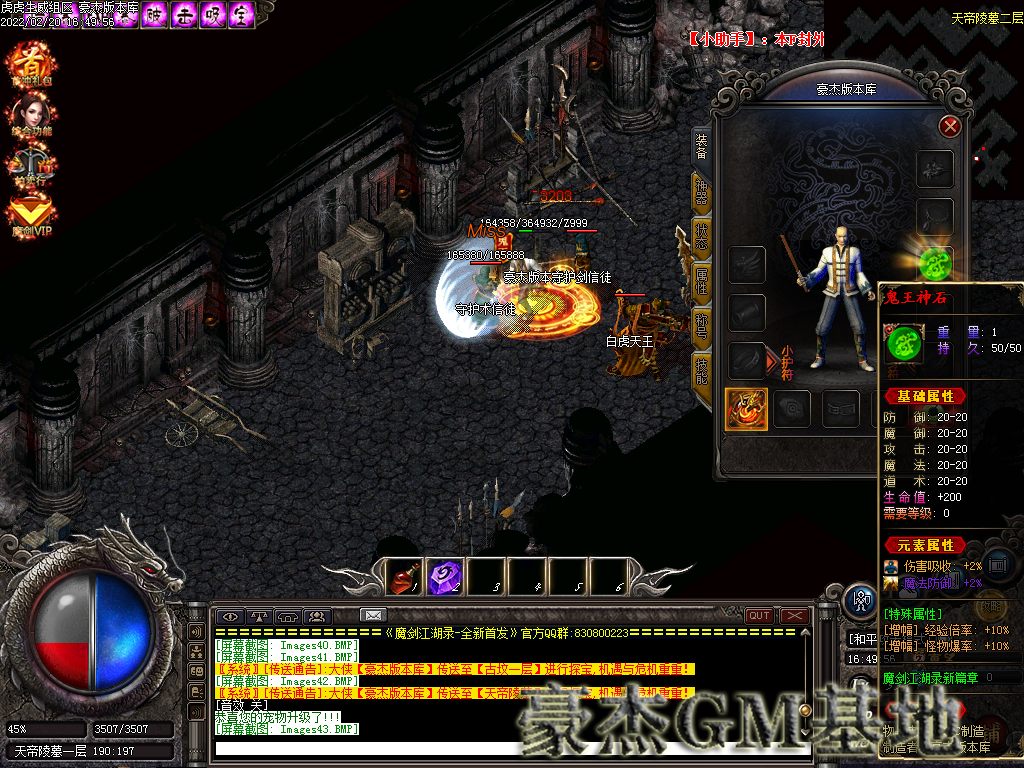The height and width of the screenshot is (768, 1024).
Task: Switch to the 神器 tab
Action: (x=702, y=191)
